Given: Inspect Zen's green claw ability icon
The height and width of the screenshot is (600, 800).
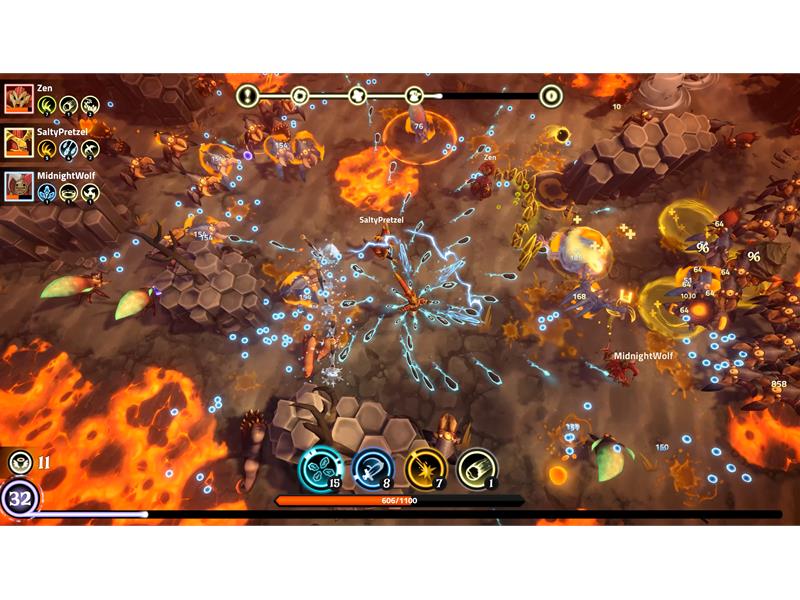Looking at the screenshot, I should tap(46, 105).
